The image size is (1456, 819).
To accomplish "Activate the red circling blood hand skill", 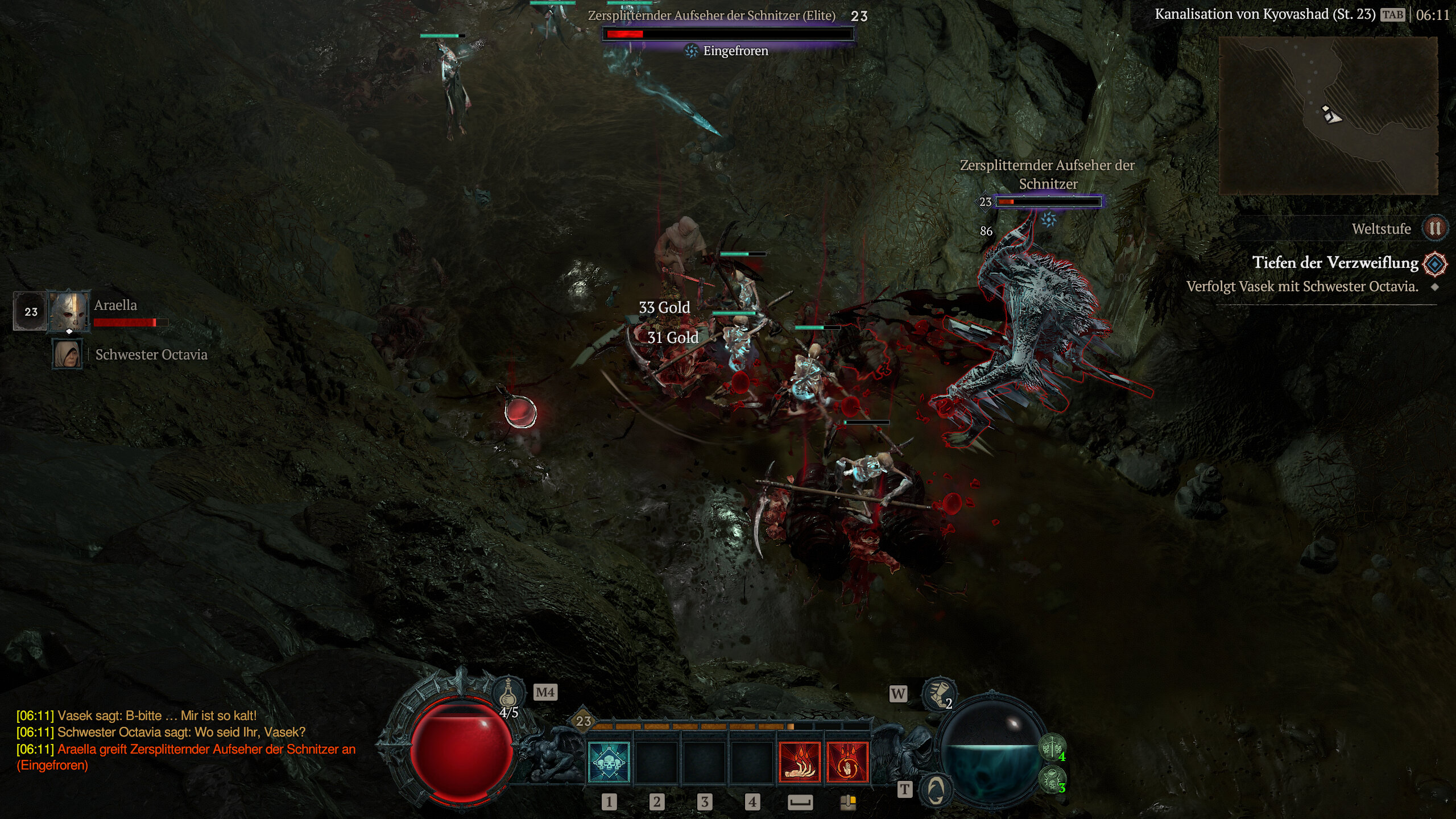I will pyautogui.click(x=847, y=763).
